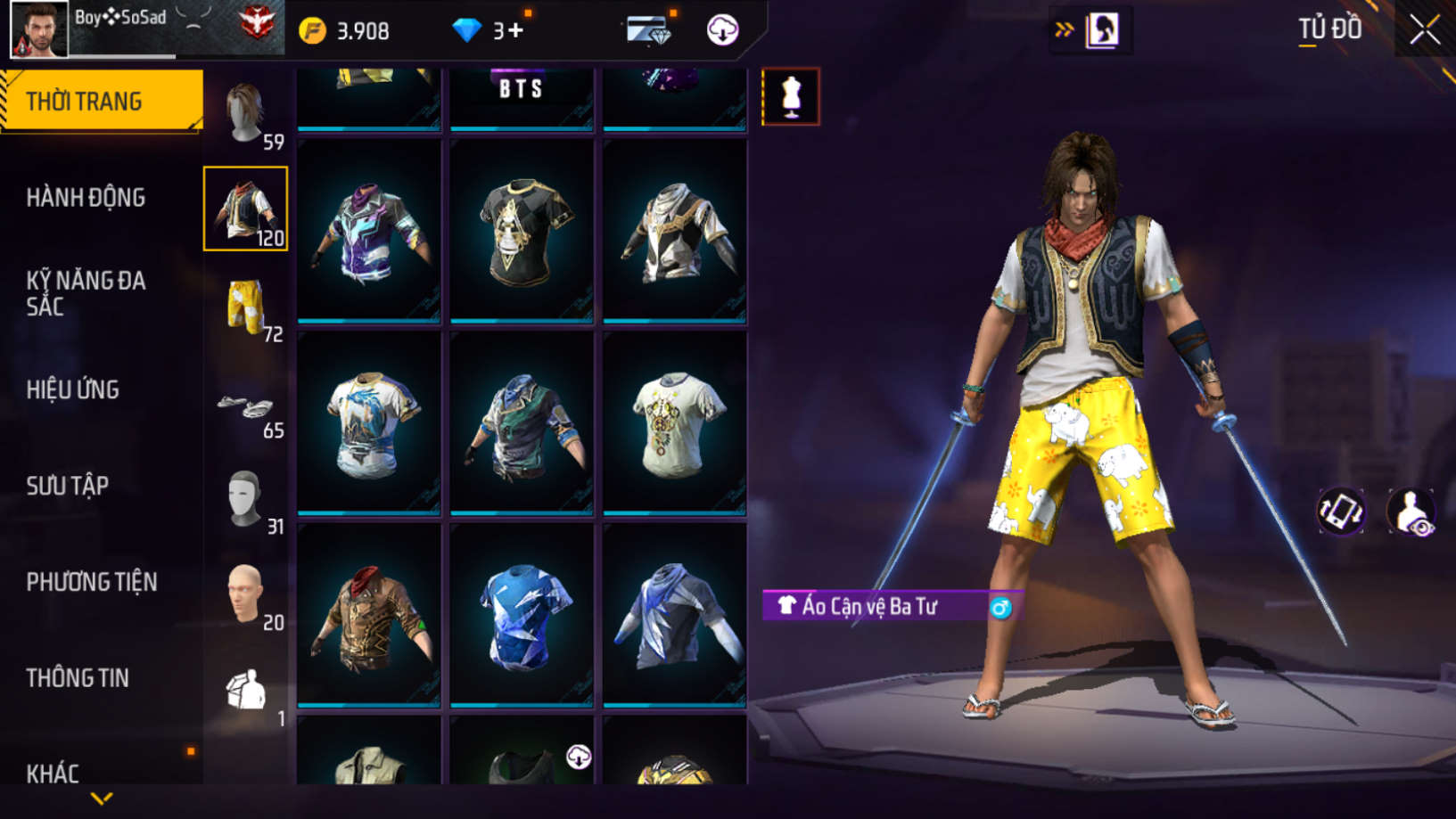Screen dimensions: 1456x819
Task: Equip the black and gold T-shirt
Action: tap(522, 231)
